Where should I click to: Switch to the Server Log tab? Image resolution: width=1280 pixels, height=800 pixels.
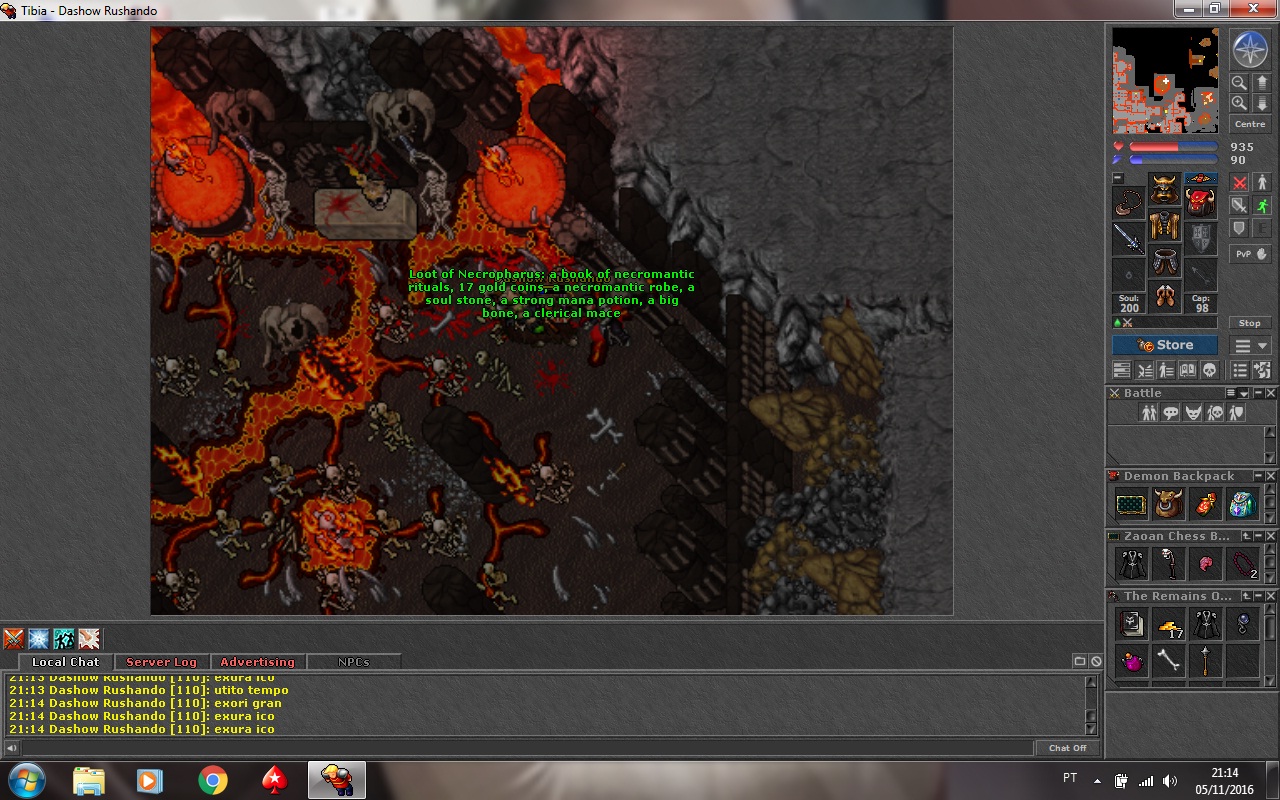(x=161, y=662)
